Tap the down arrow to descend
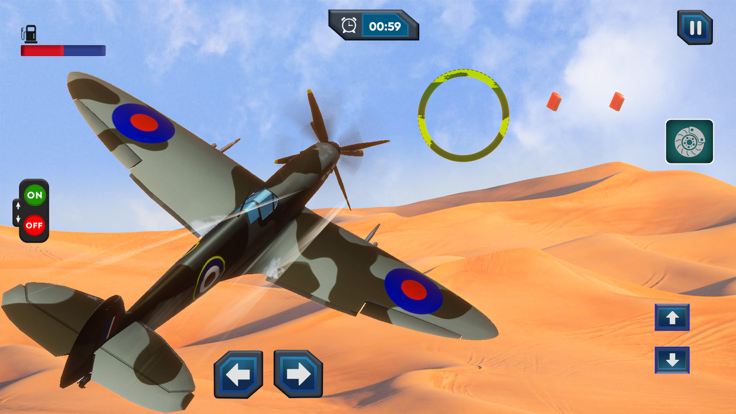736x414 pixels. coord(672,360)
